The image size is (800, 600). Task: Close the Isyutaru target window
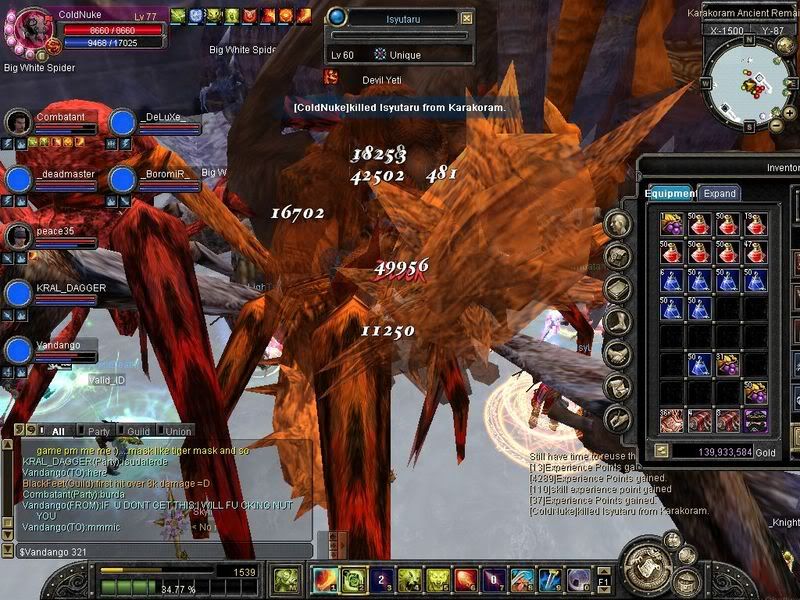tap(466, 18)
